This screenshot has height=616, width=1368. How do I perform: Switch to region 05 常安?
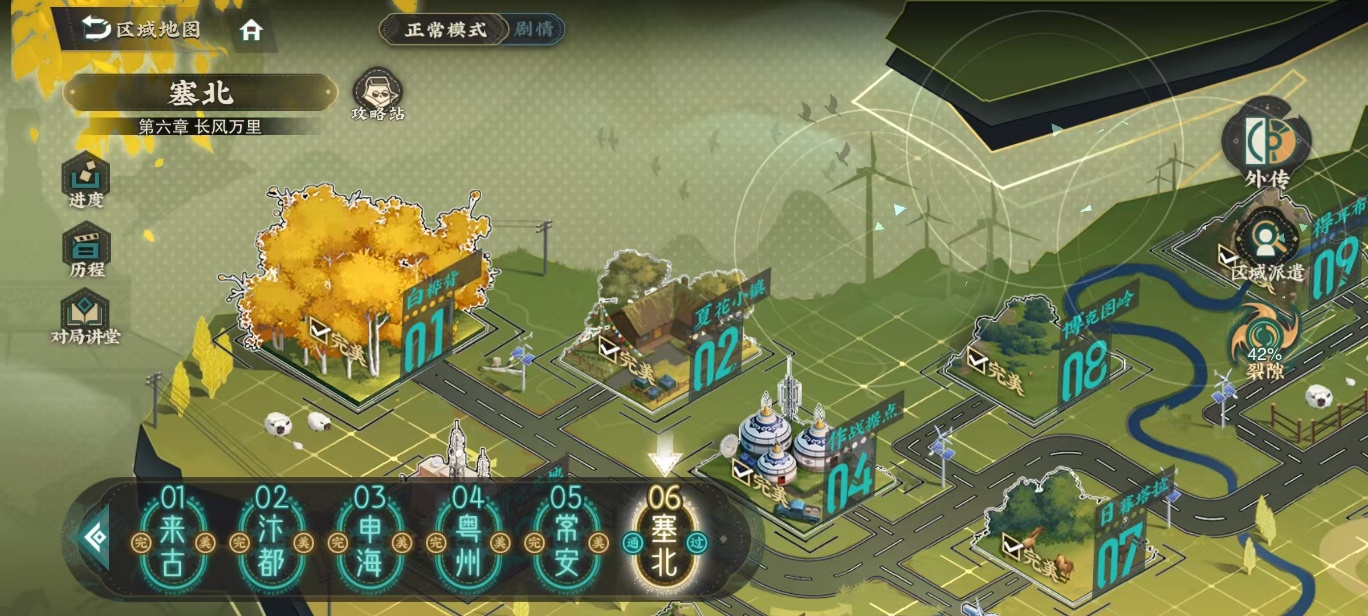[565, 544]
